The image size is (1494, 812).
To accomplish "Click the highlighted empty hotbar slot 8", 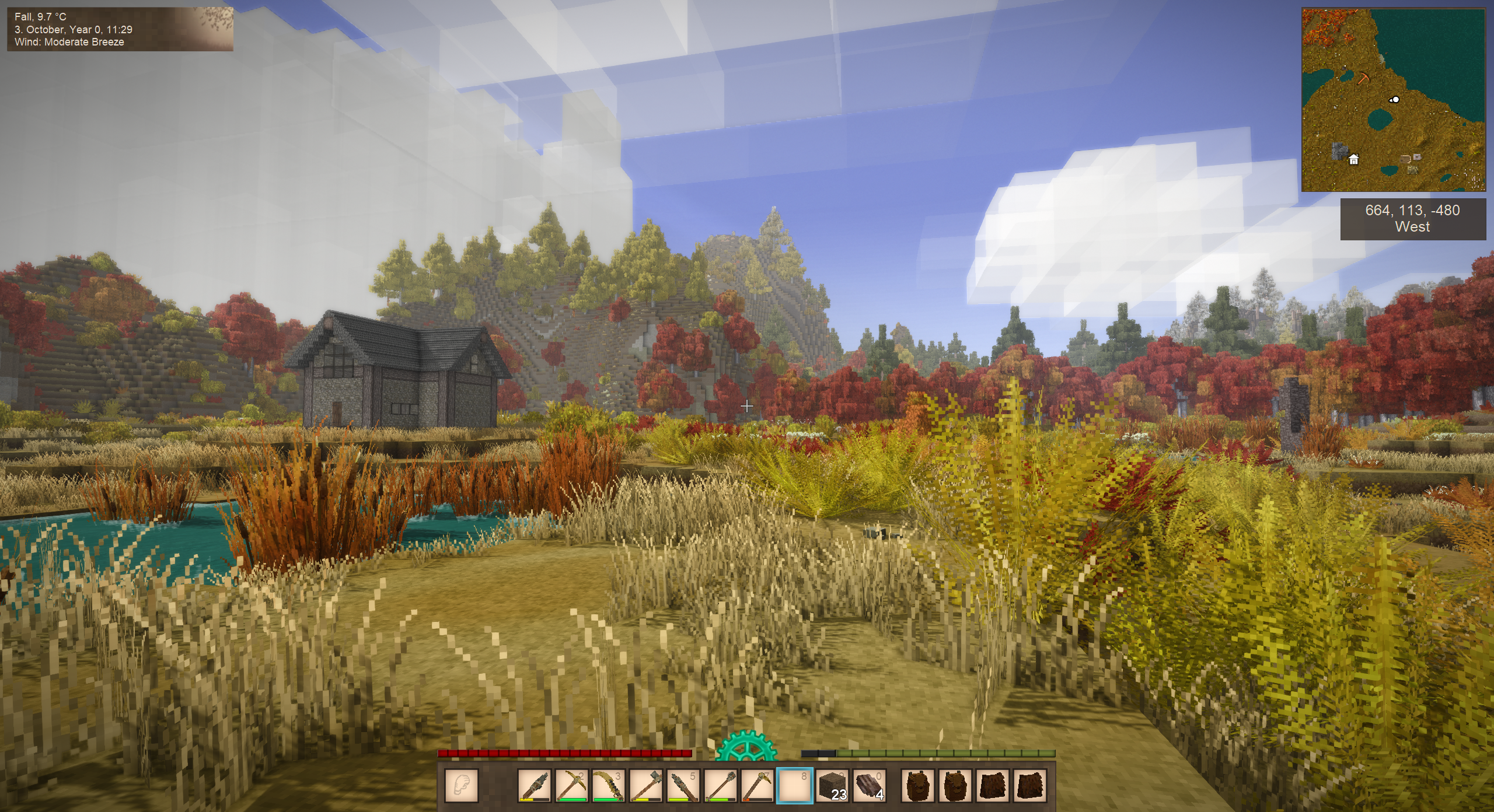I will pos(795,785).
